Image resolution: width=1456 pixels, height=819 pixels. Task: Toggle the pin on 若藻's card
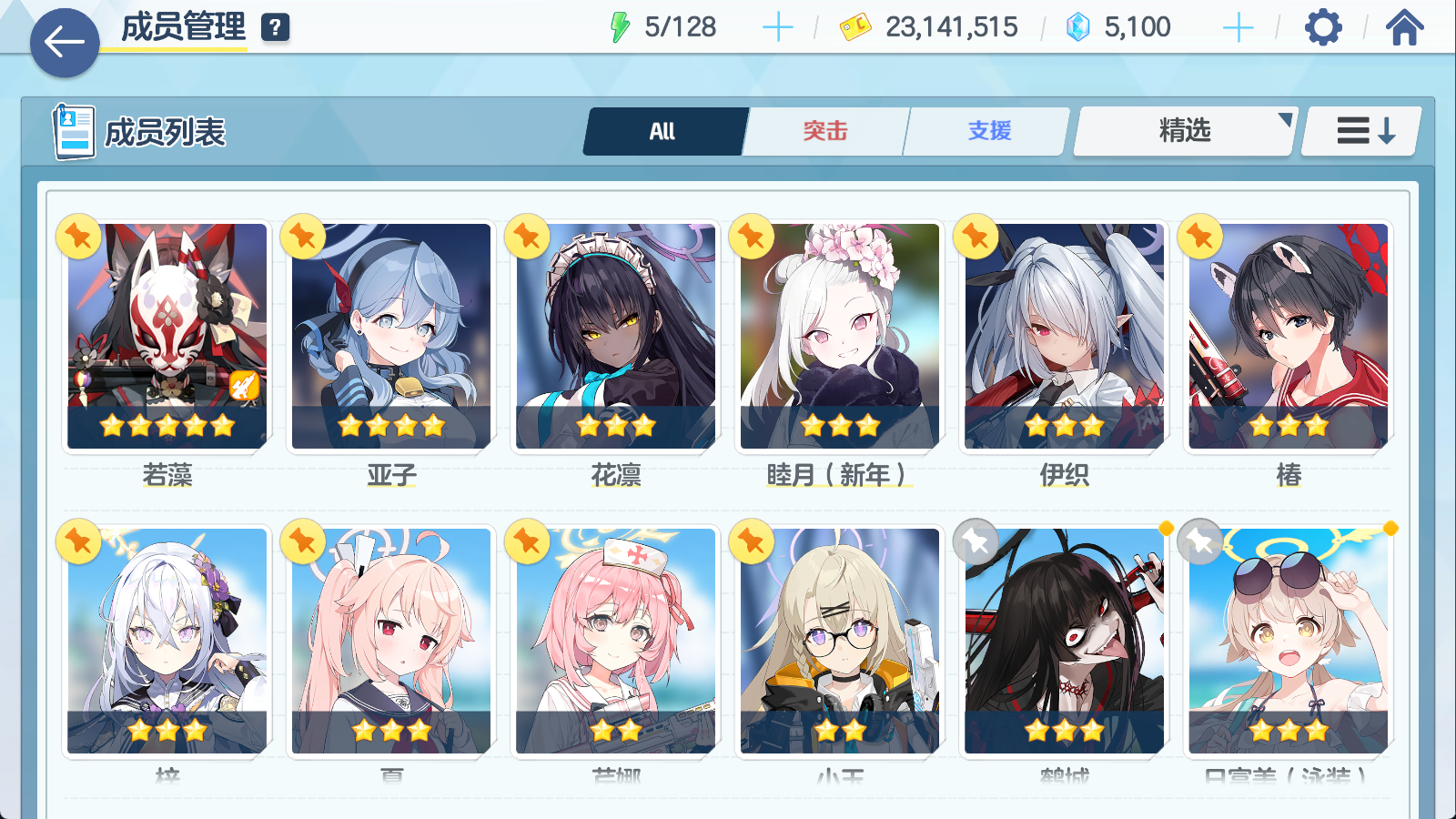(x=77, y=235)
